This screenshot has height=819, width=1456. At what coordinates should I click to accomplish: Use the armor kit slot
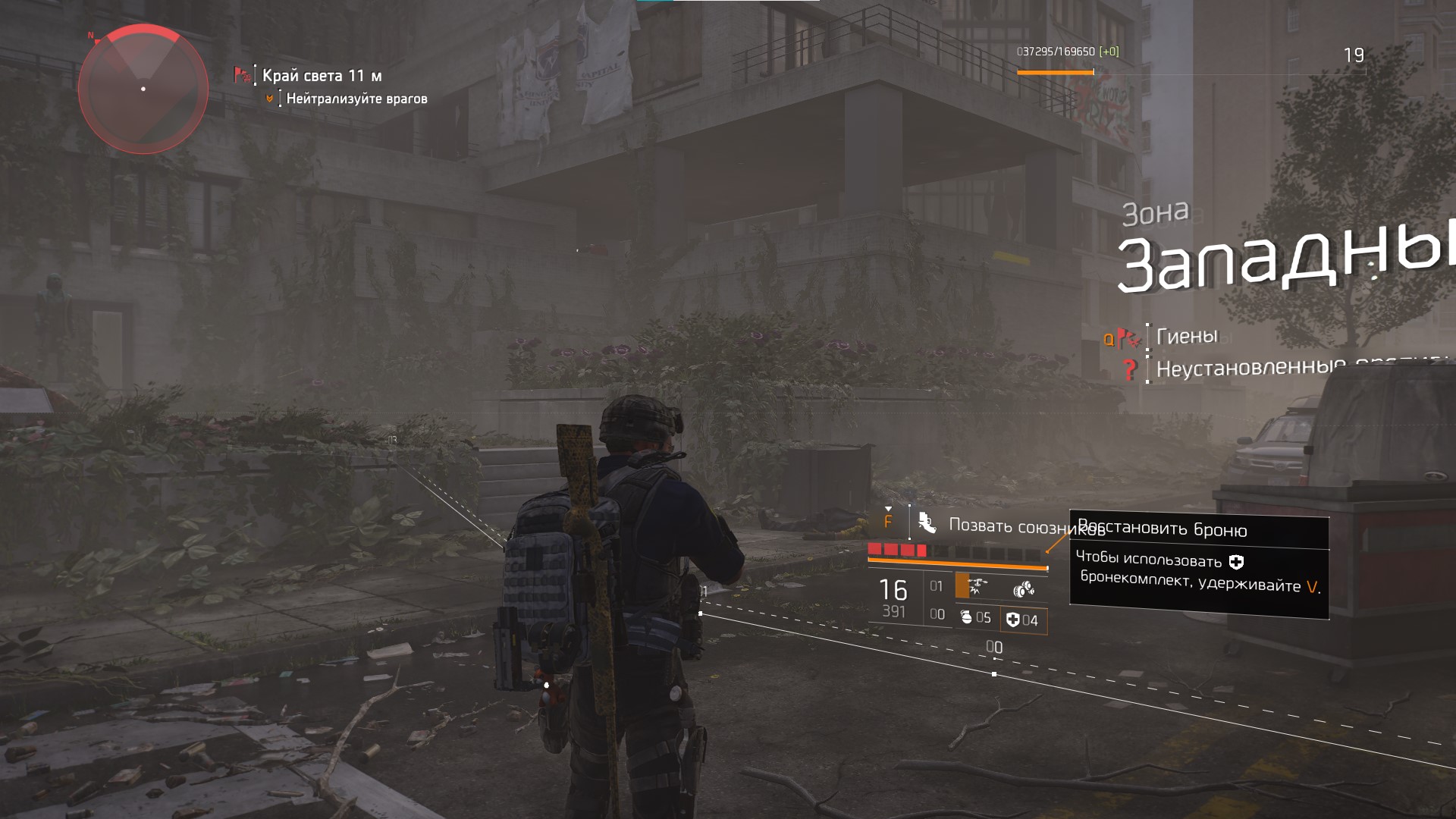1022,620
